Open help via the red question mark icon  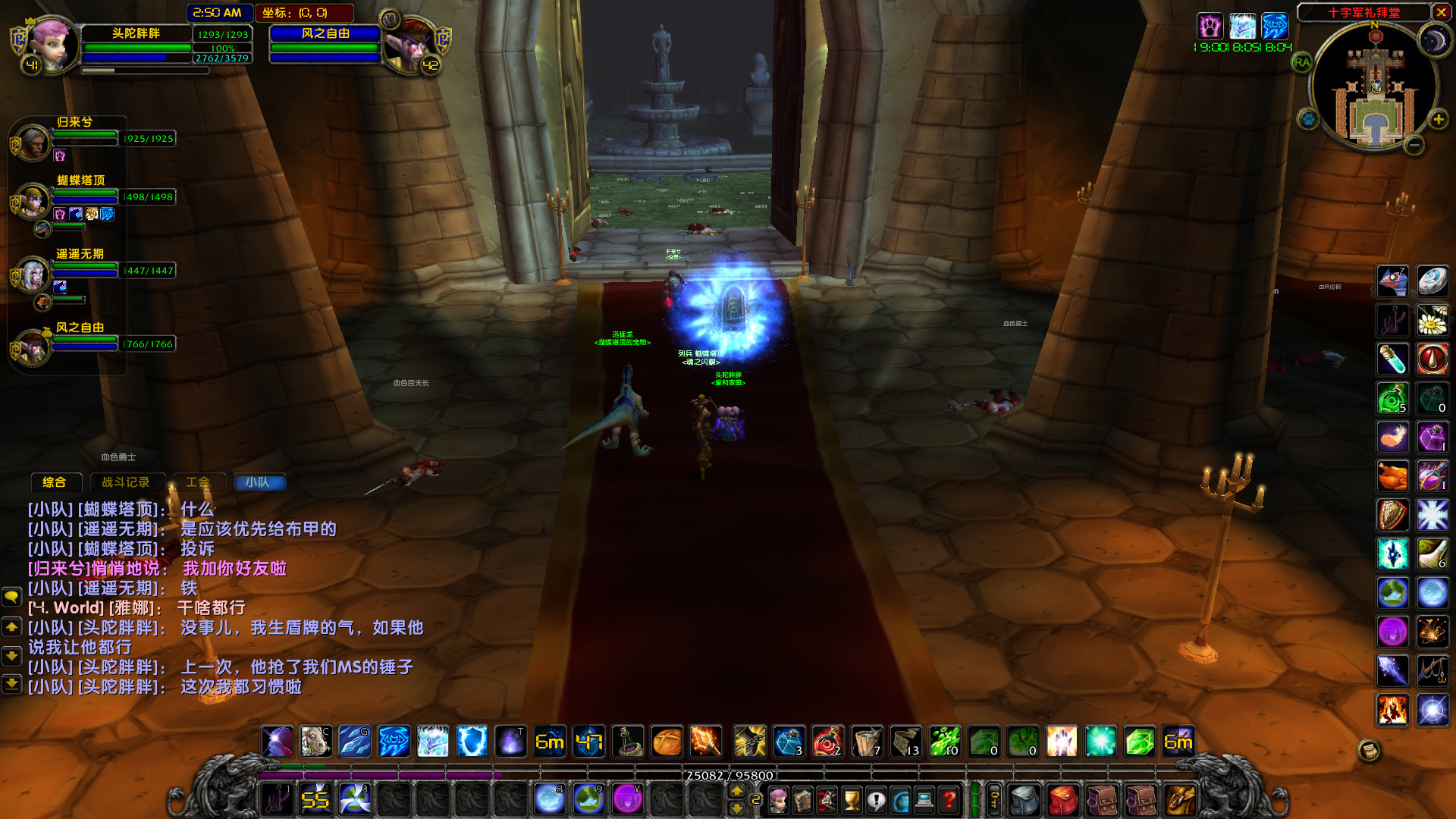948,801
